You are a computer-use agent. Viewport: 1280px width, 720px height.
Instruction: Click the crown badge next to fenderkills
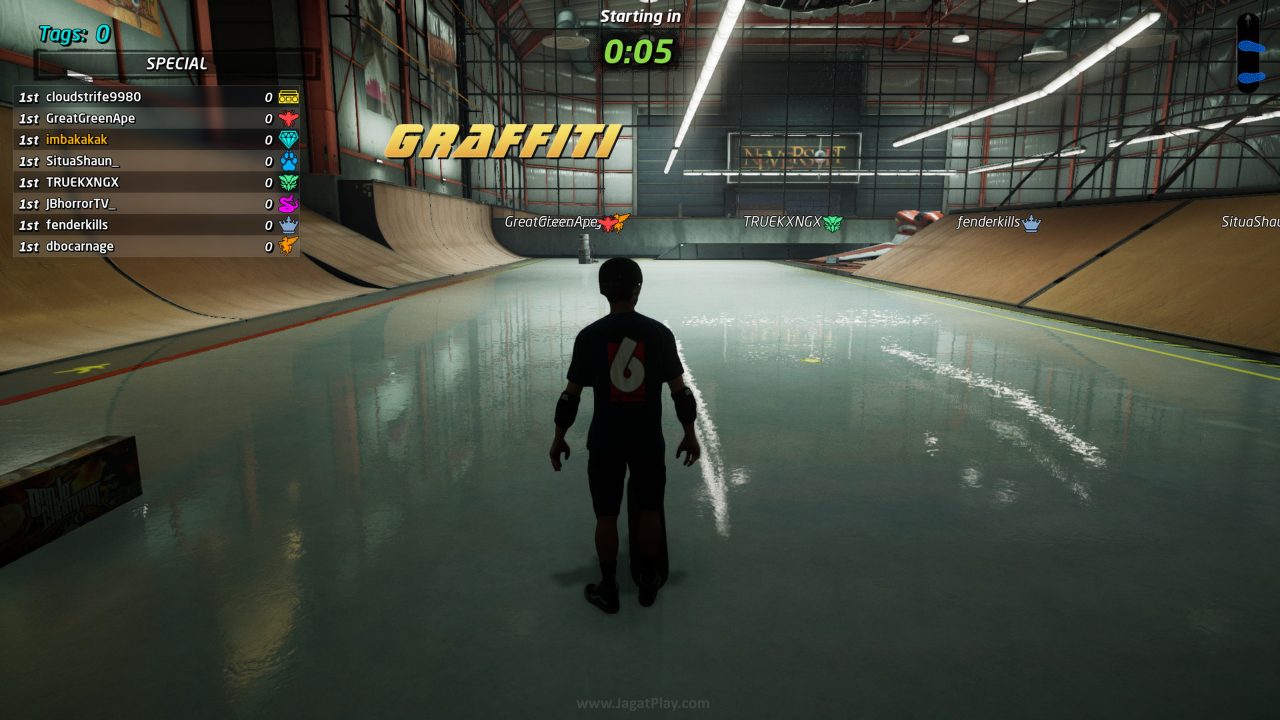[287, 224]
